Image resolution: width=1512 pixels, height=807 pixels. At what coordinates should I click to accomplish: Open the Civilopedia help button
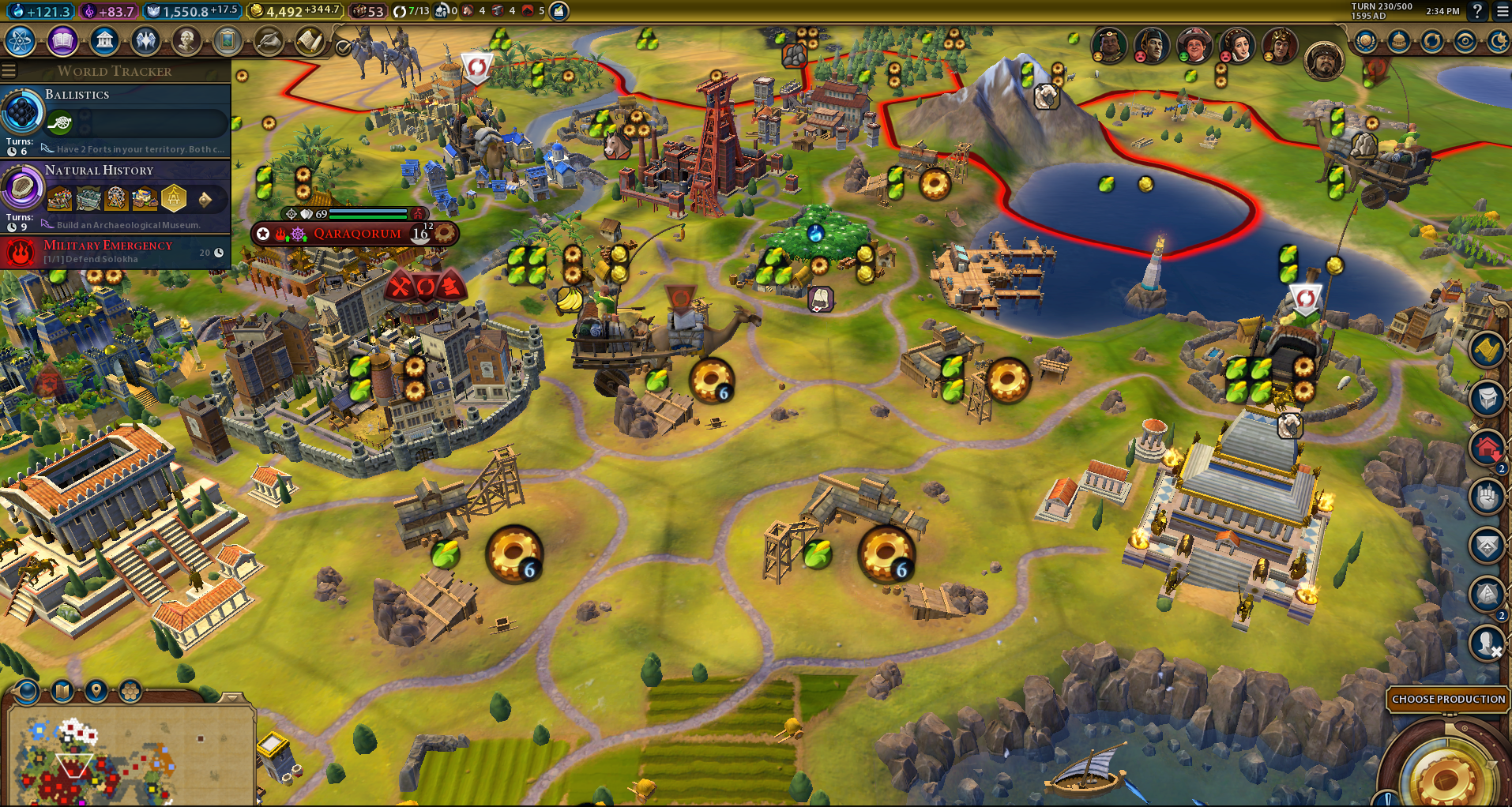1476,12
